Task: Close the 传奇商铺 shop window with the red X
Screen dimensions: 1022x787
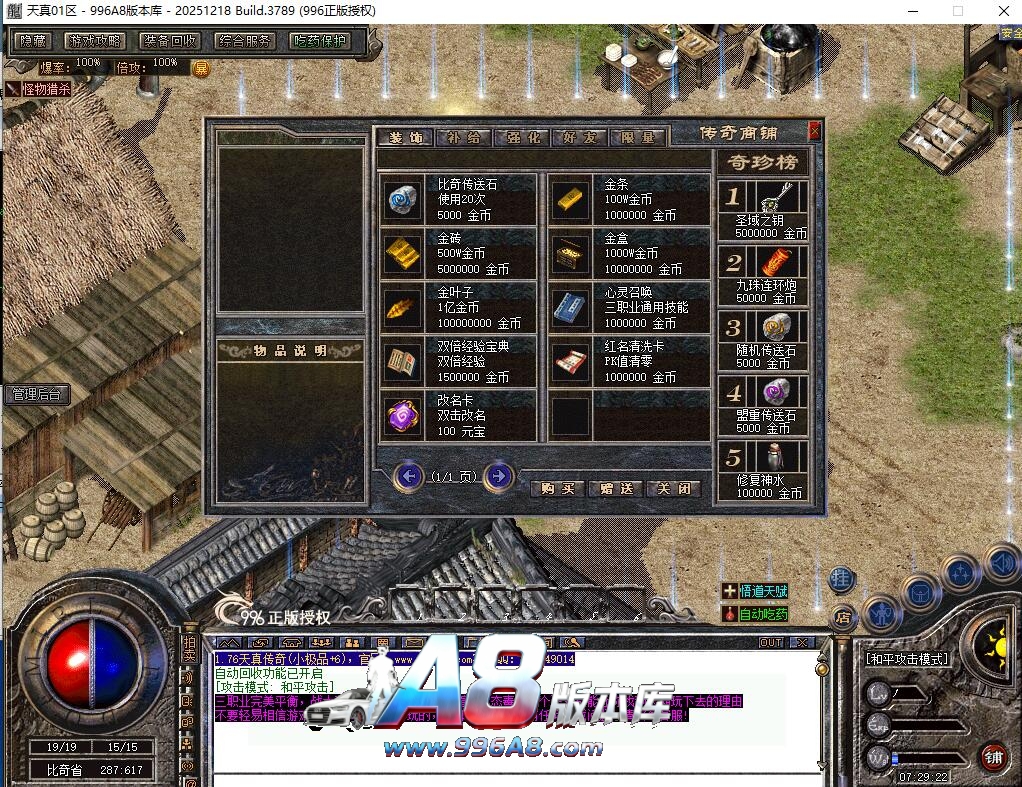Action: (814, 130)
